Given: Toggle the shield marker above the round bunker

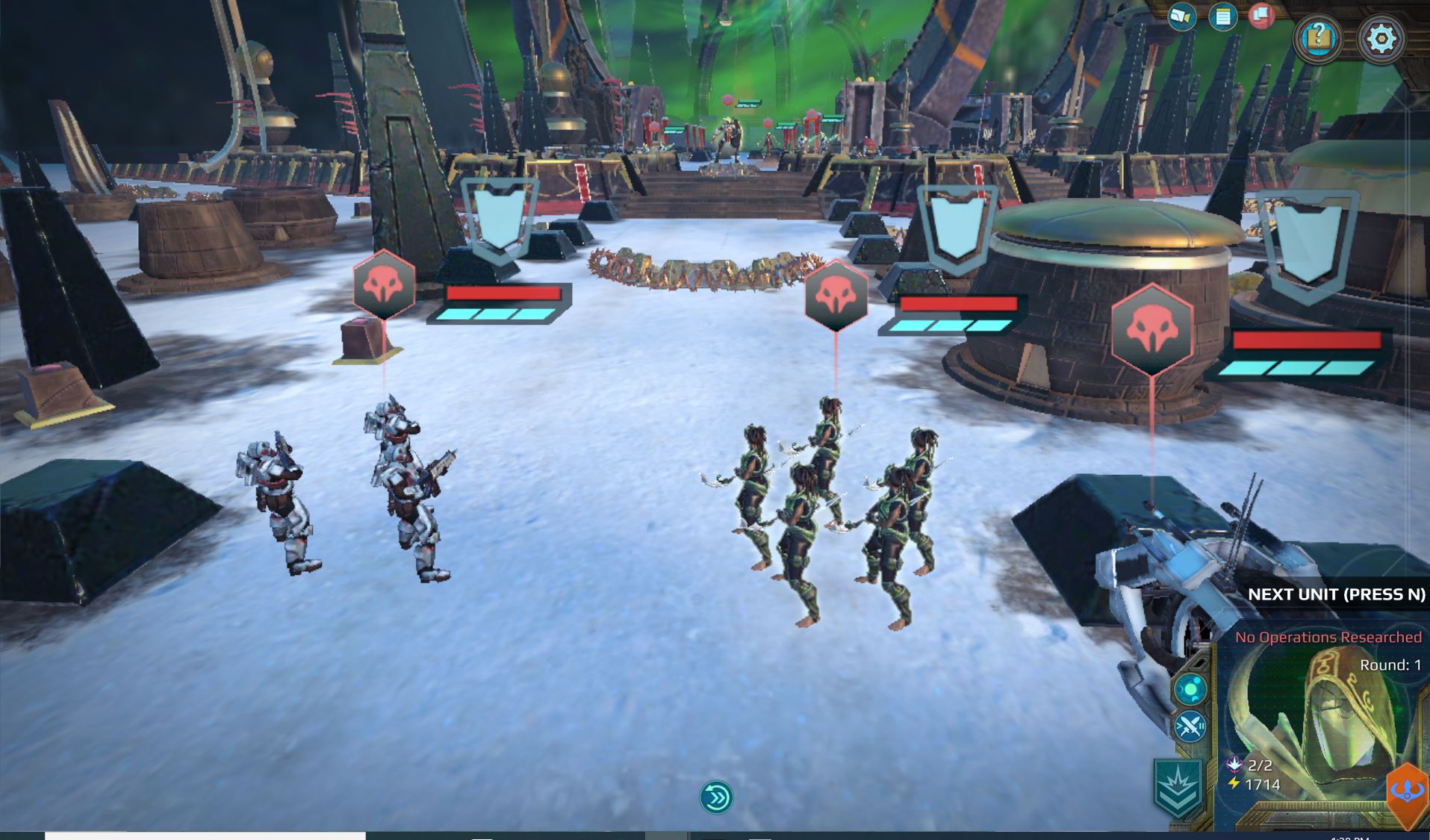Looking at the screenshot, I should pos(957,228).
